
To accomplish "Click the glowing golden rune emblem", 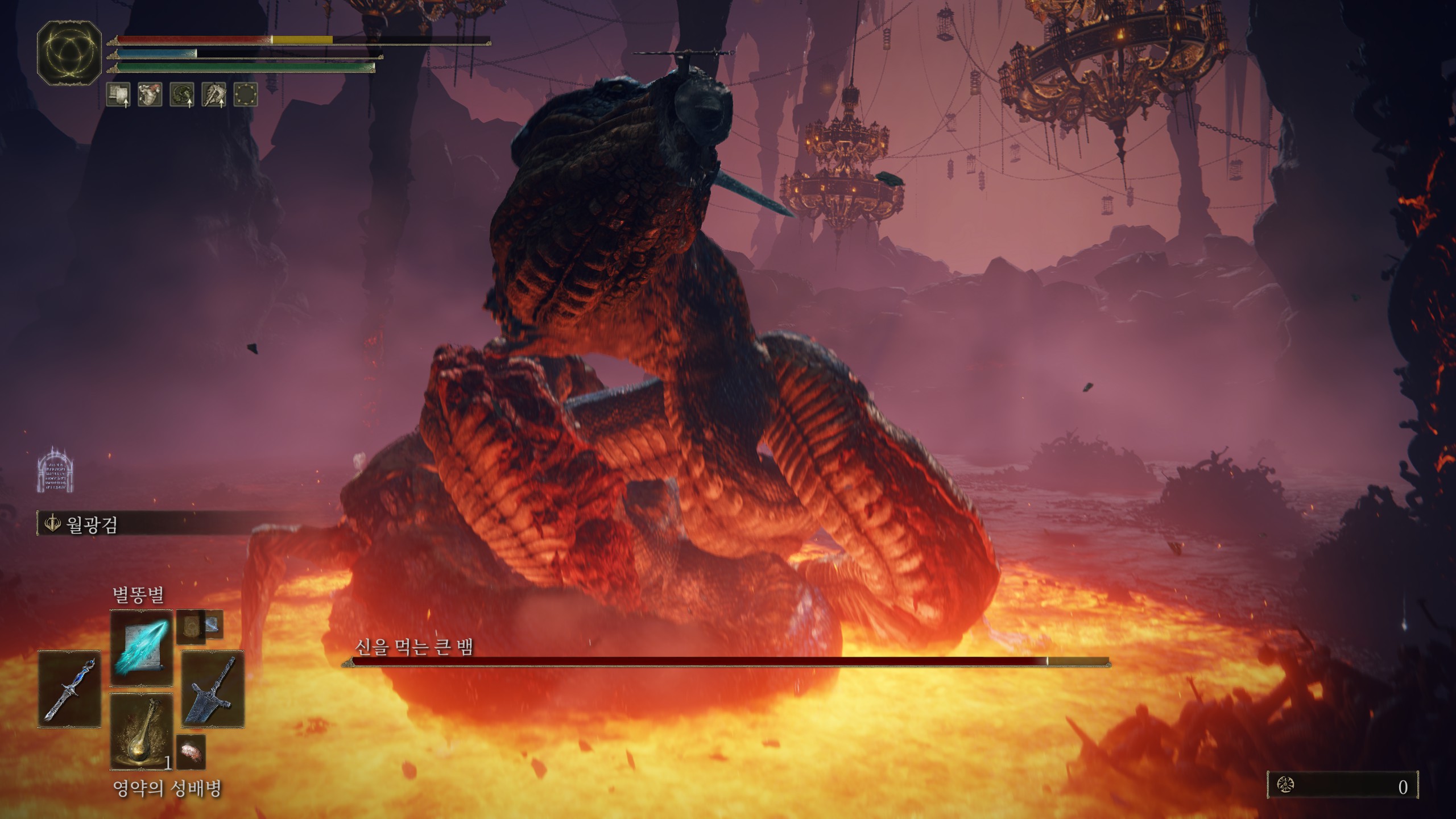I will [69, 53].
